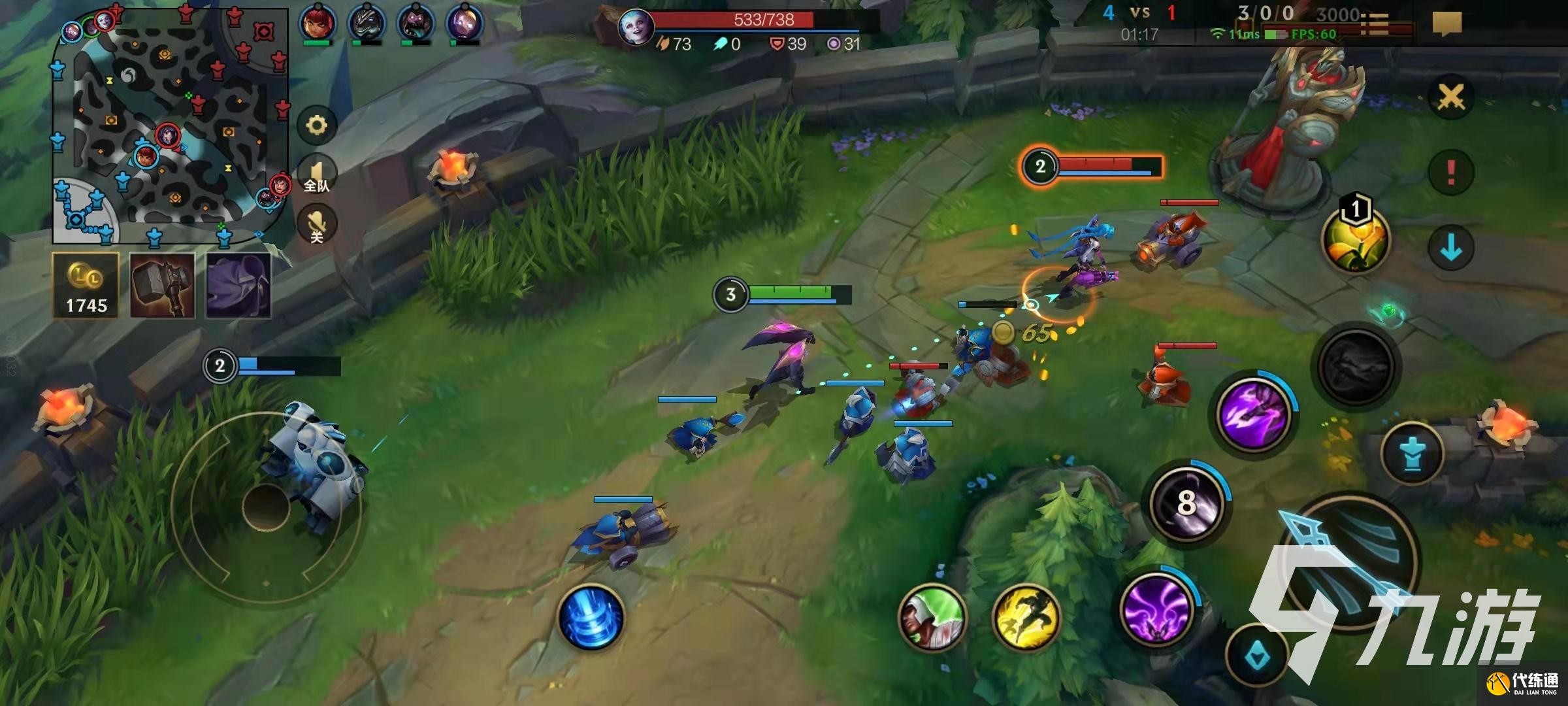Screen dimensions: 1568x706
Task: Activate the dark ultimate ability icon
Action: coord(1356,366)
